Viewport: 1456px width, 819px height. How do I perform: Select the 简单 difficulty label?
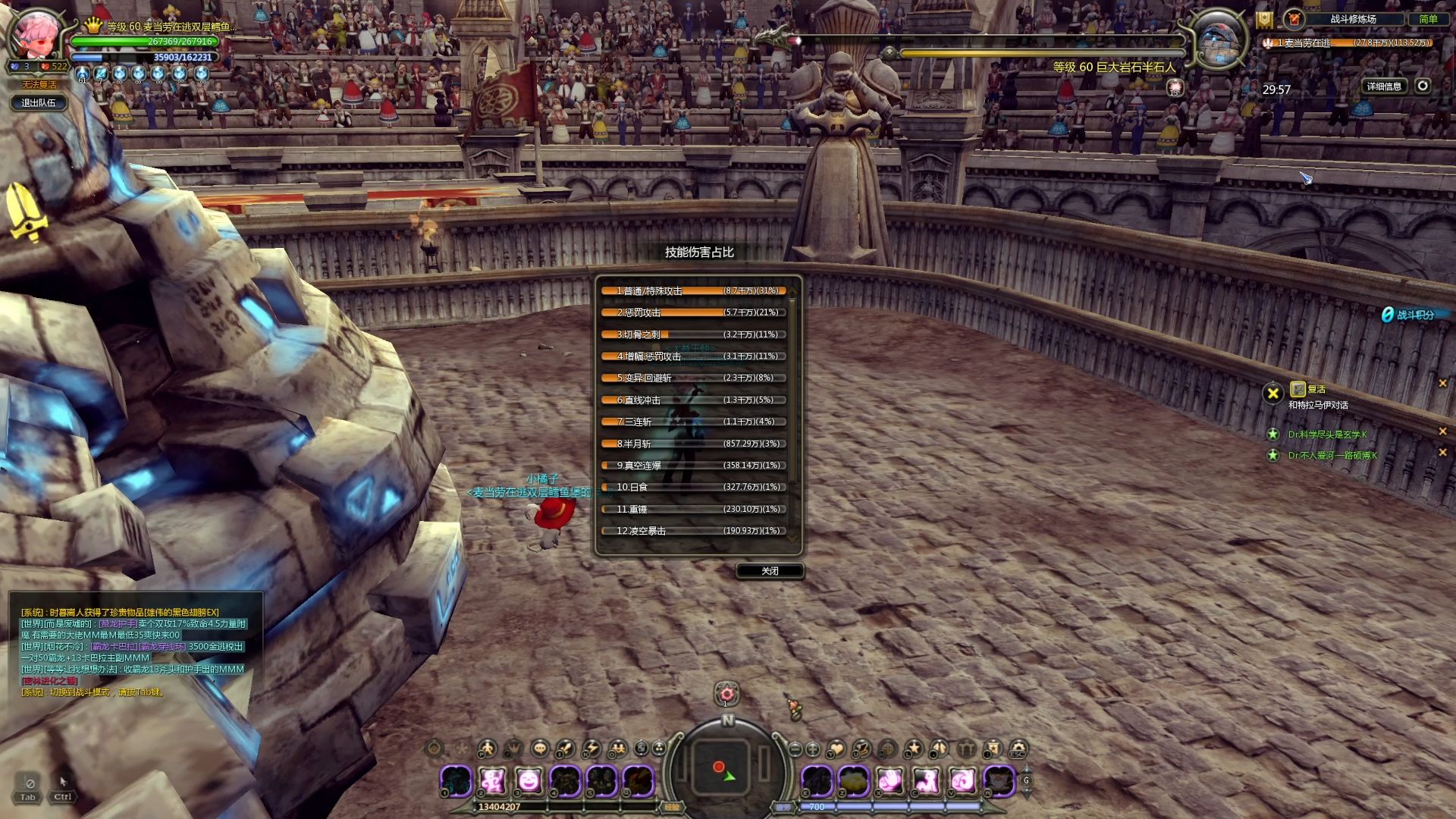click(x=1428, y=19)
